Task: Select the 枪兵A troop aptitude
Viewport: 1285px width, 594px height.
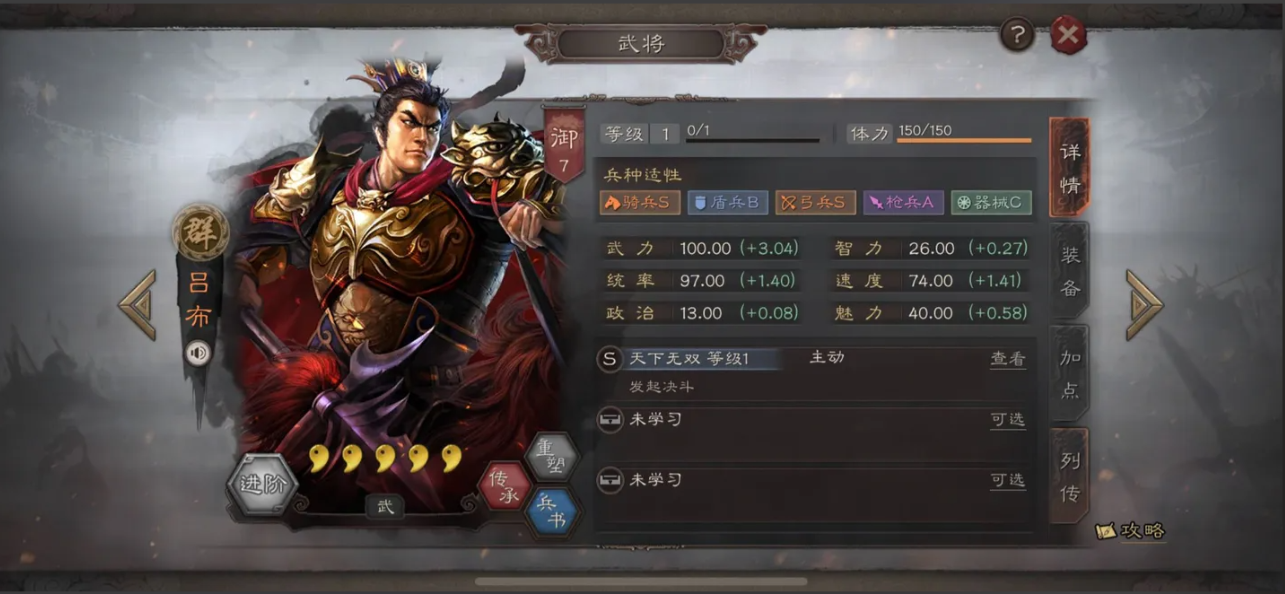Action: coord(902,202)
